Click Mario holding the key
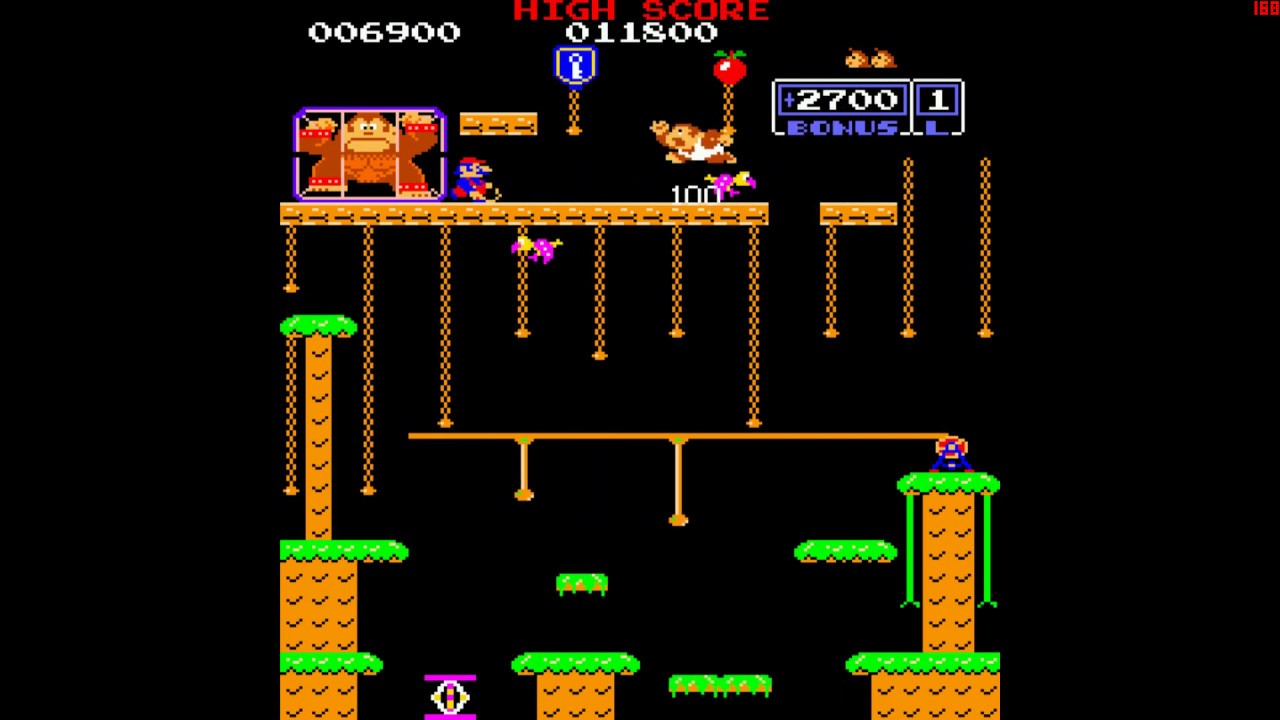1280x720 pixels. [x=470, y=180]
